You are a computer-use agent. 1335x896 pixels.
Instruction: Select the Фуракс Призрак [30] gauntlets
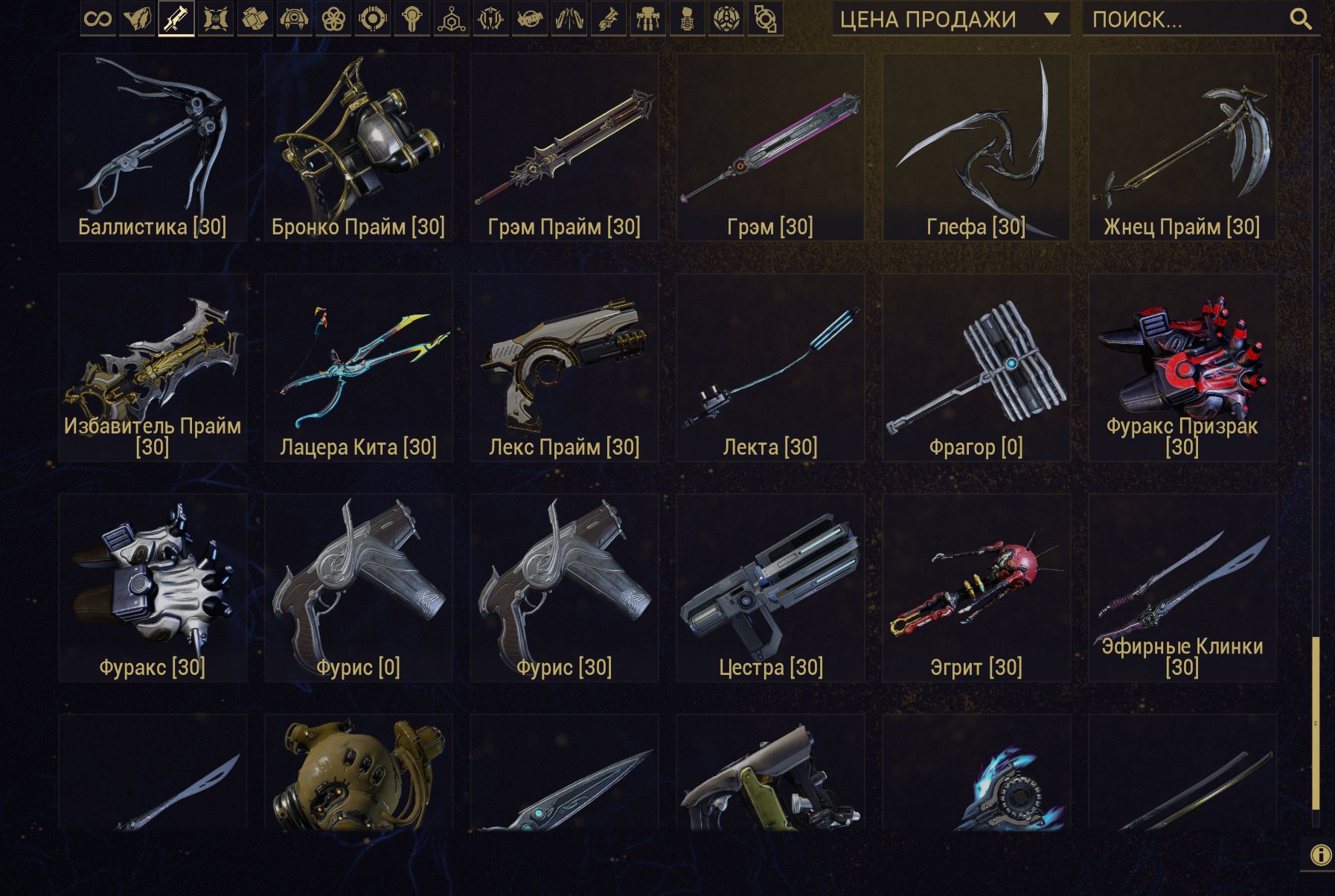coord(1182,368)
